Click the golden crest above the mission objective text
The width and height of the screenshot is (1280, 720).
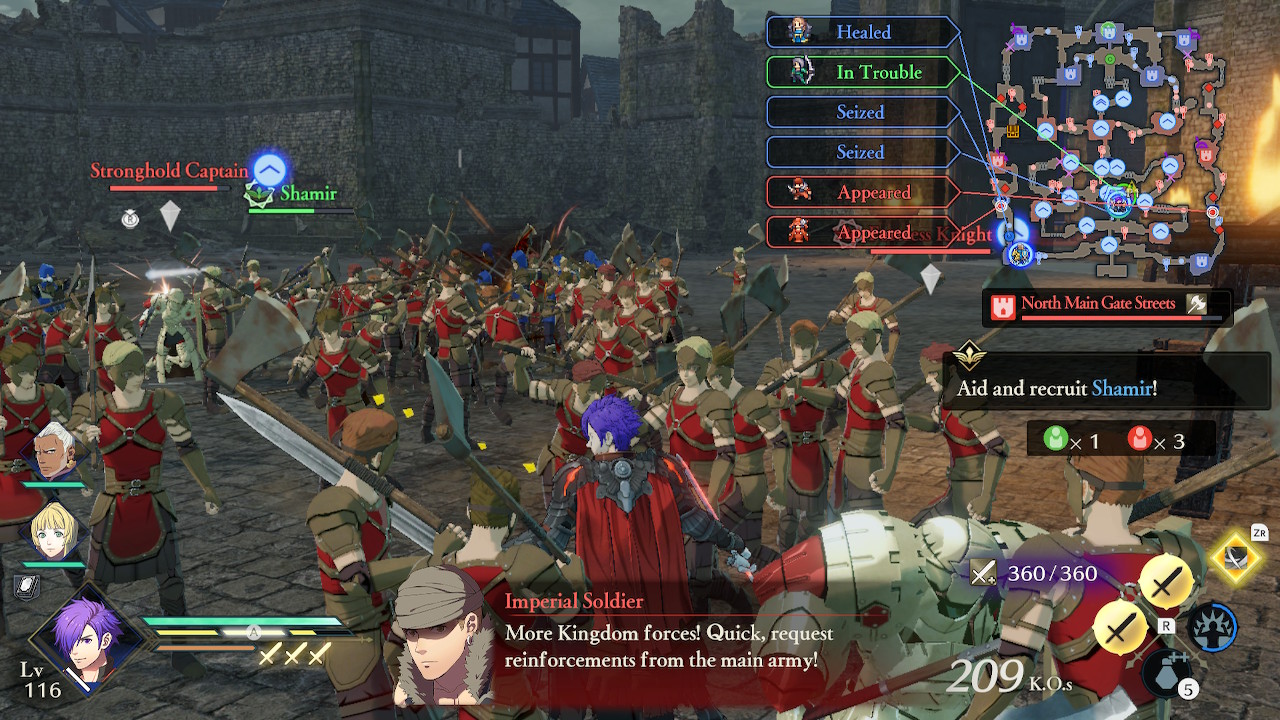968,355
